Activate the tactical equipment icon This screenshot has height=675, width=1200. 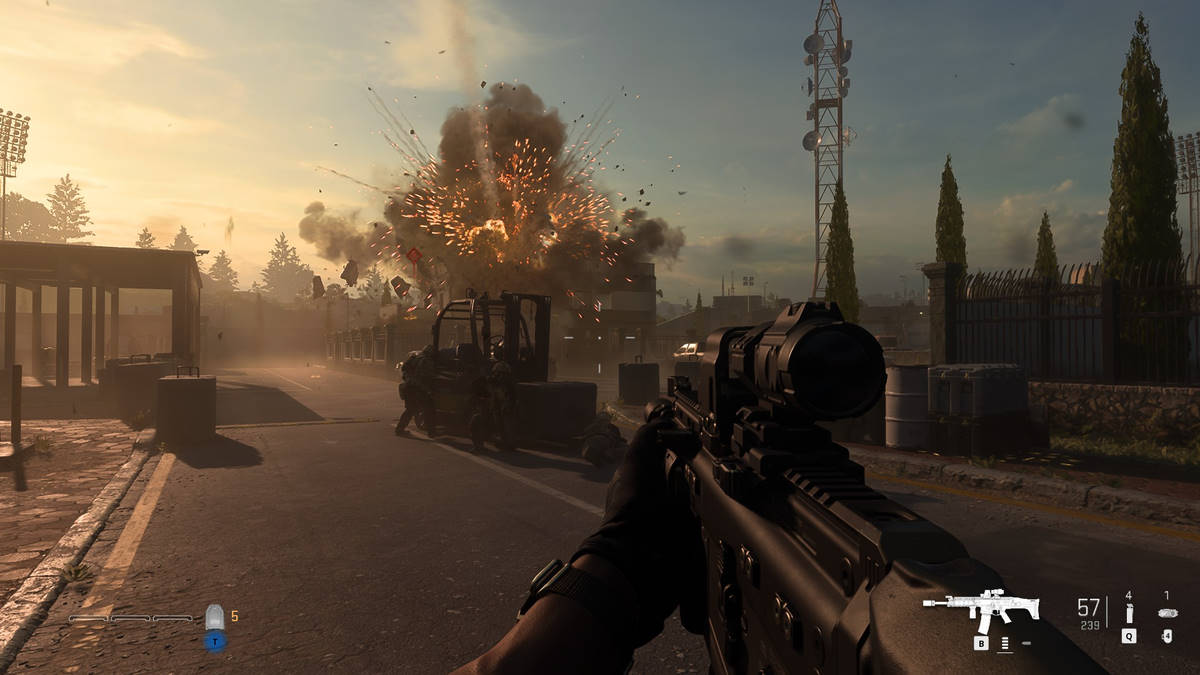point(1166,613)
